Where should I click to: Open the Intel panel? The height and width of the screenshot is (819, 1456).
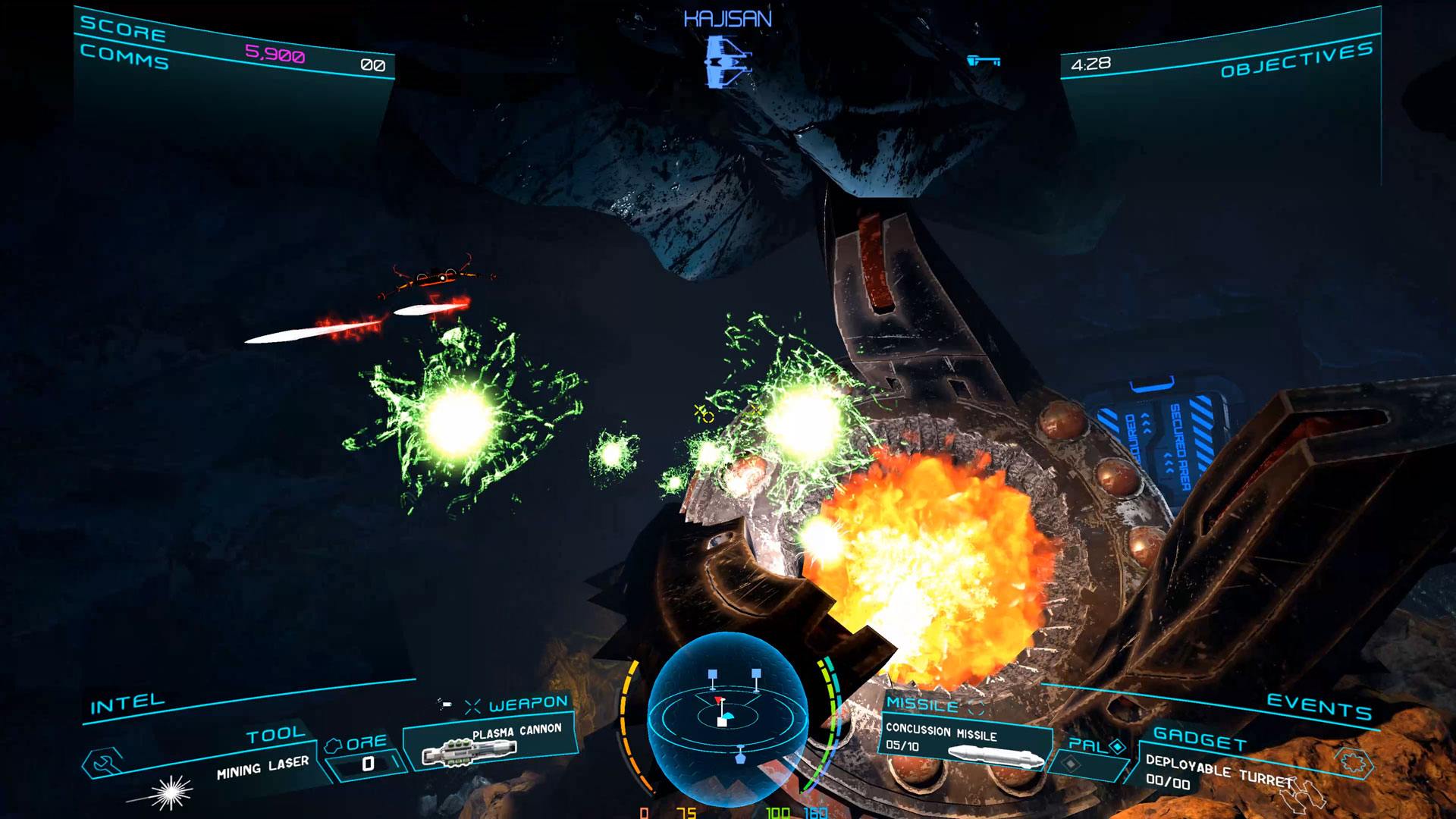127,704
